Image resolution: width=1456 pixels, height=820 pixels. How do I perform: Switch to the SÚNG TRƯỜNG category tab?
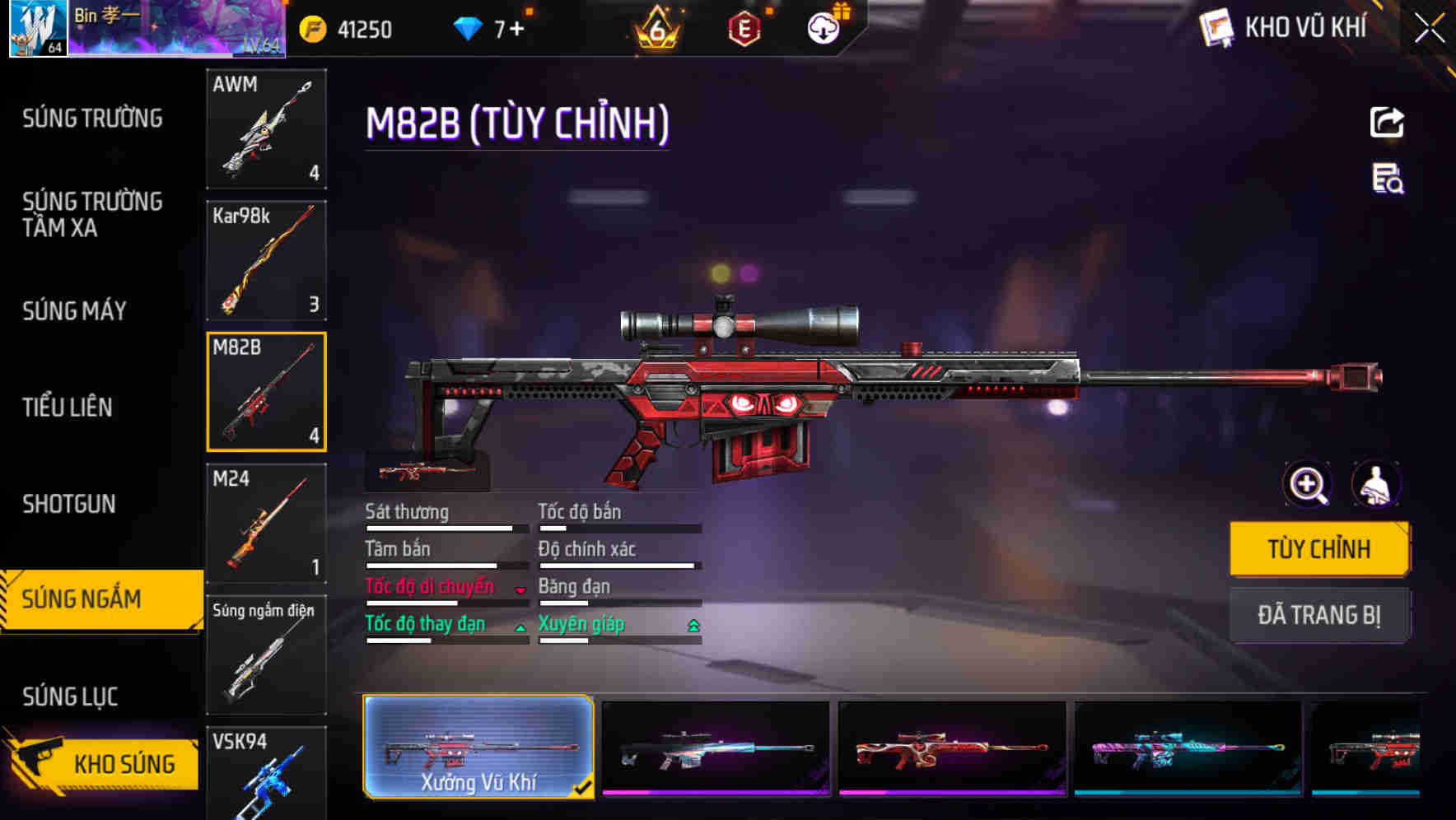[x=93, y=118]
